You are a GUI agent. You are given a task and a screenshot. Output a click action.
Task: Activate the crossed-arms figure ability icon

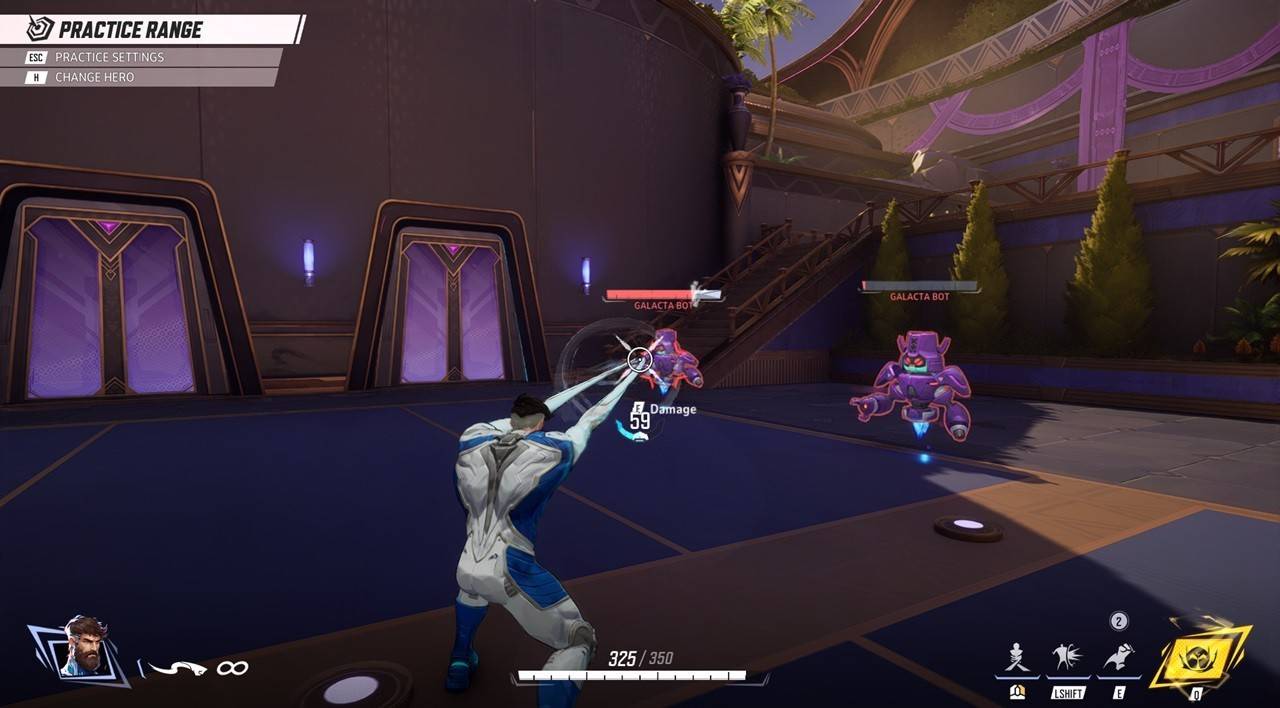(x=1018, y=659)
